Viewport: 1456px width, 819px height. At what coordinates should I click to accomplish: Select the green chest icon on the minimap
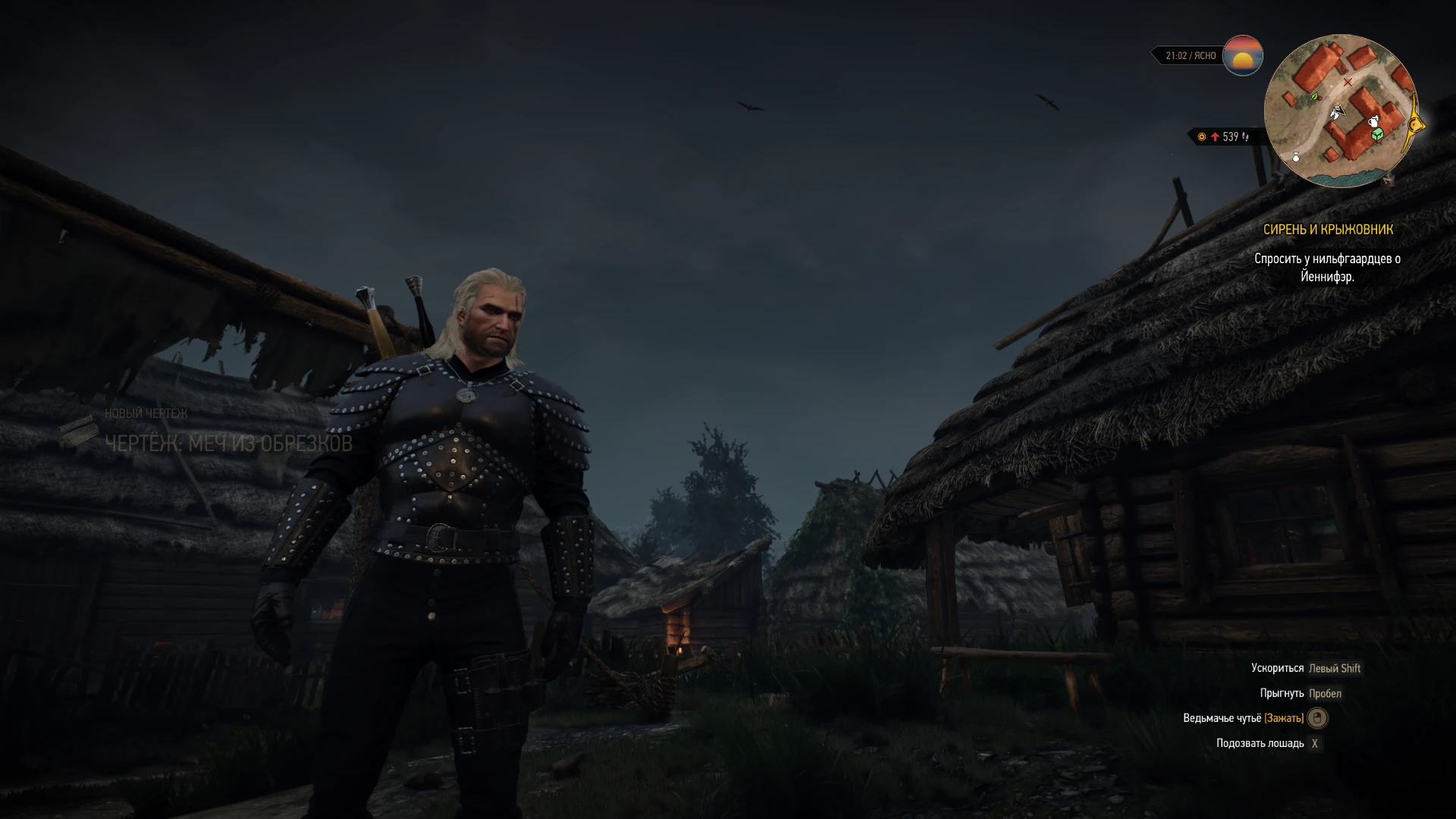tap(1377, 134)
